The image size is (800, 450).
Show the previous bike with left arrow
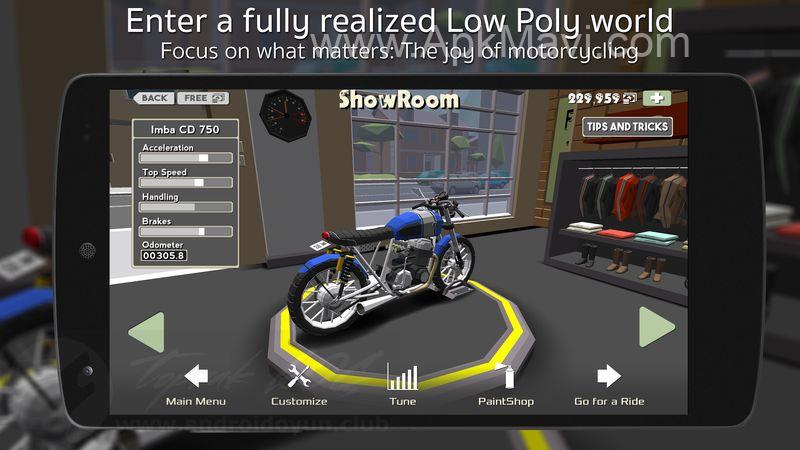click(x=146, y=331)
